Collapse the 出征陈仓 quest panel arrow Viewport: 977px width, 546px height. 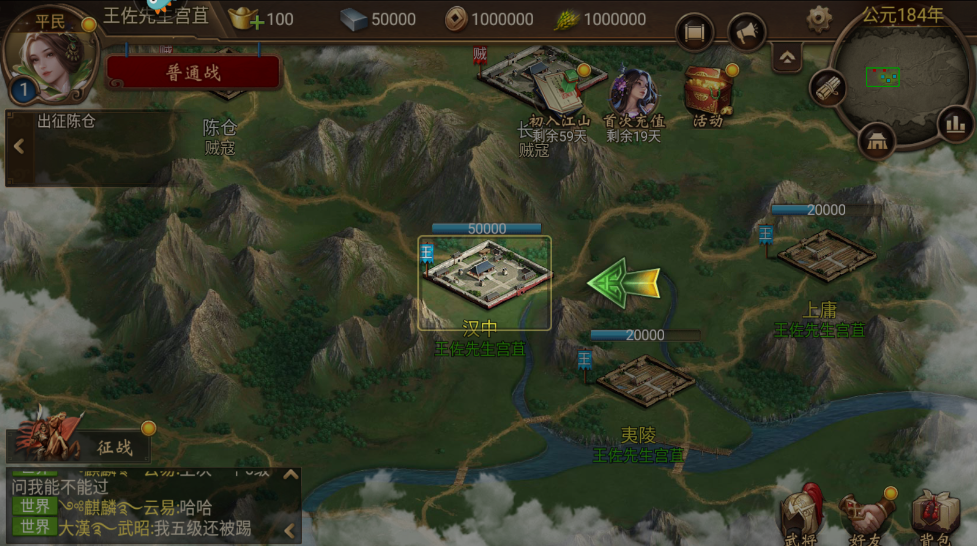18,147
